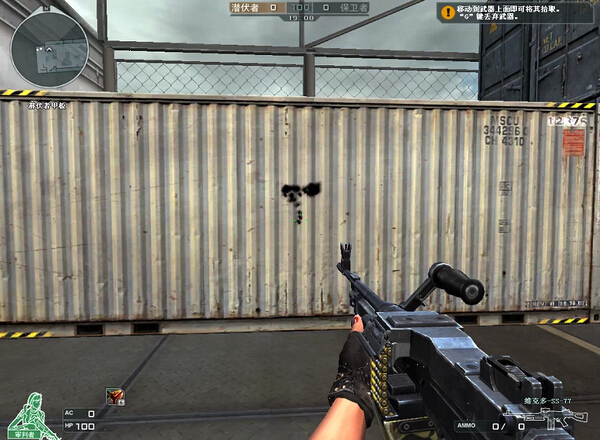The width and height of the screenshot is (601, 440).
Task: Click the red item icon above the HP bar
Action: (x=115, y=397)
